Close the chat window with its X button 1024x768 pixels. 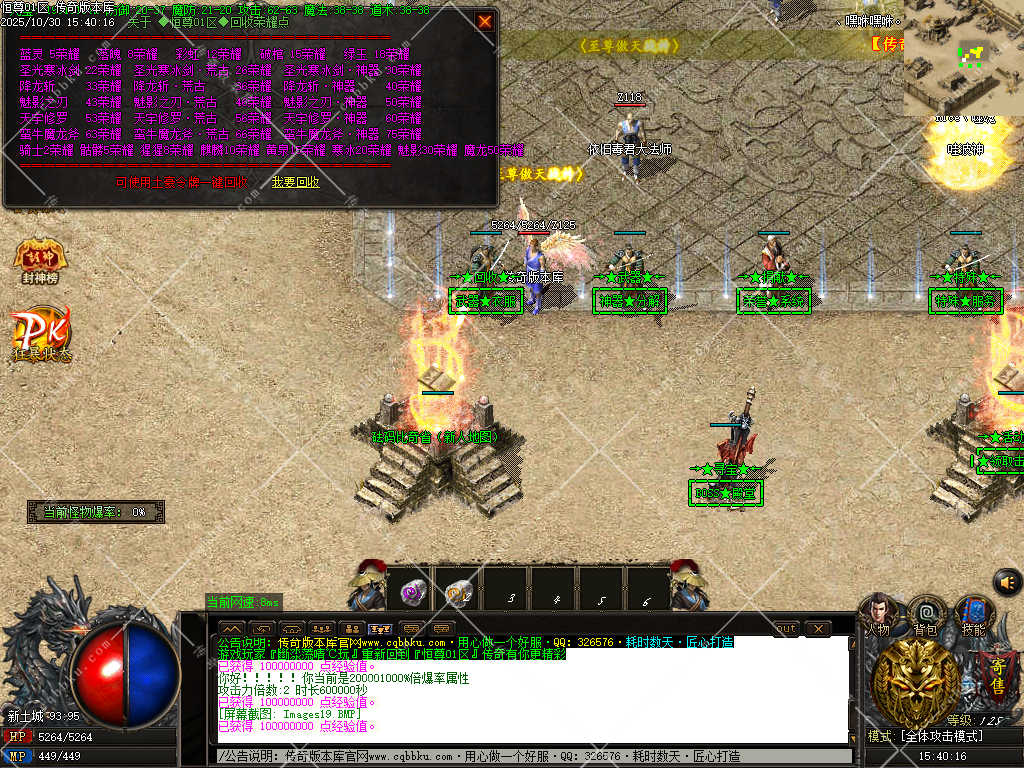click(818, 628)
